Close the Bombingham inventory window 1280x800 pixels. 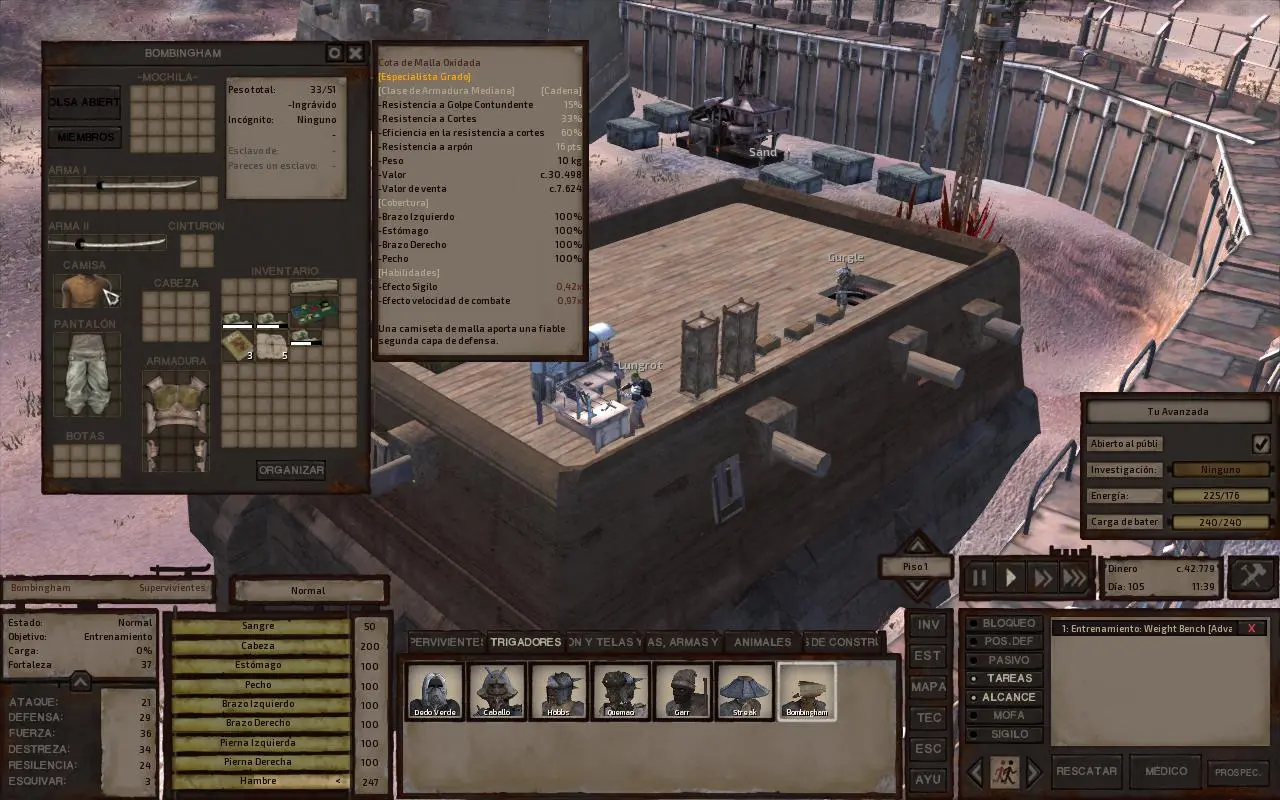(355, 54)
